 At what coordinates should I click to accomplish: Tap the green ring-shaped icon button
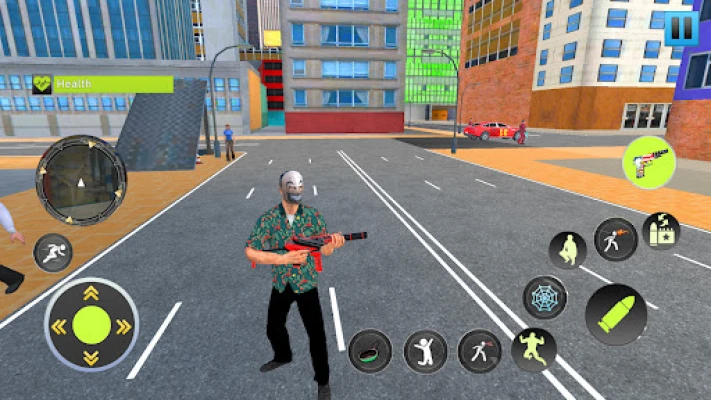(370, 351)
